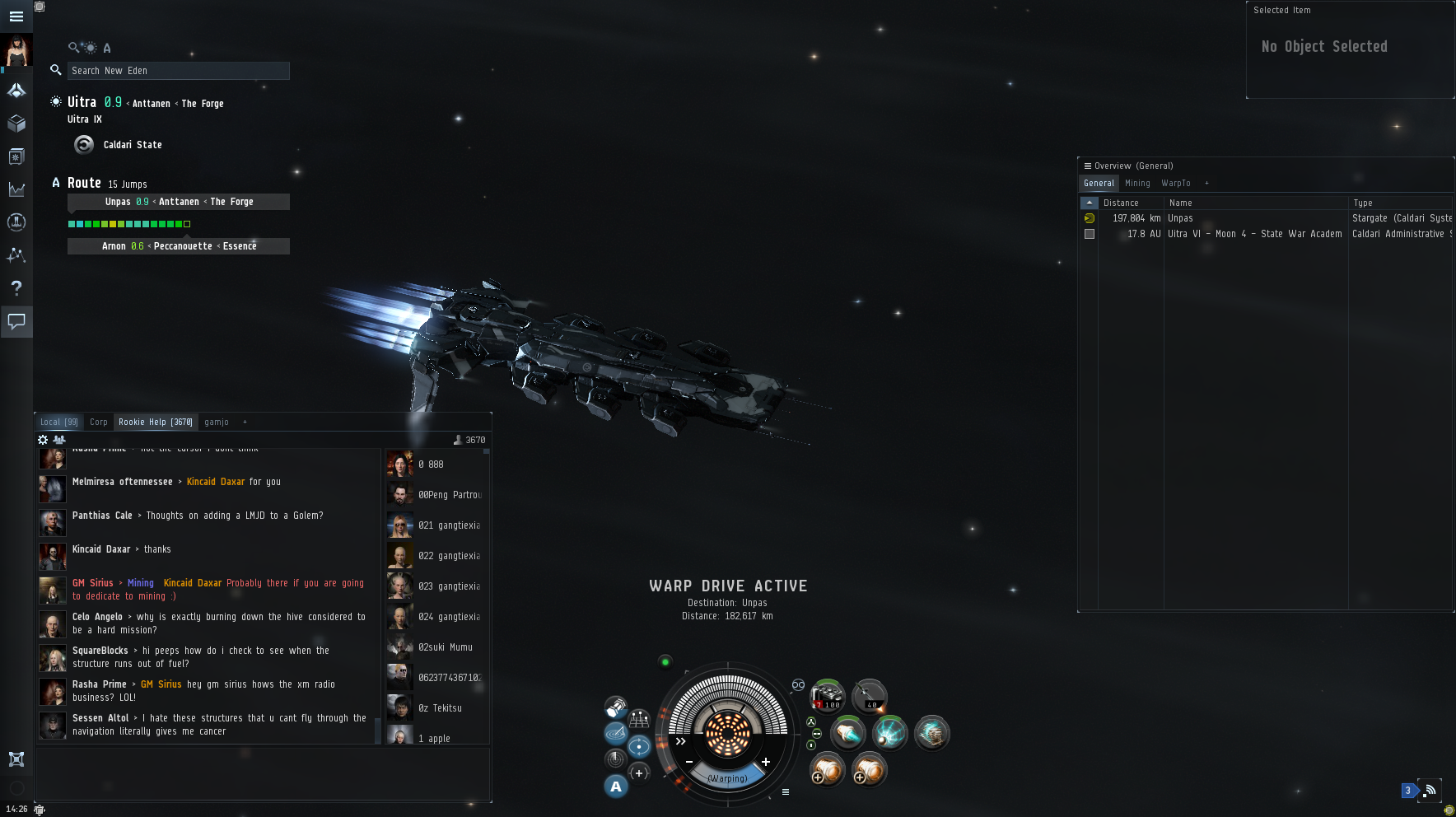Click the Search New Eden field

[x=178, y=71]
